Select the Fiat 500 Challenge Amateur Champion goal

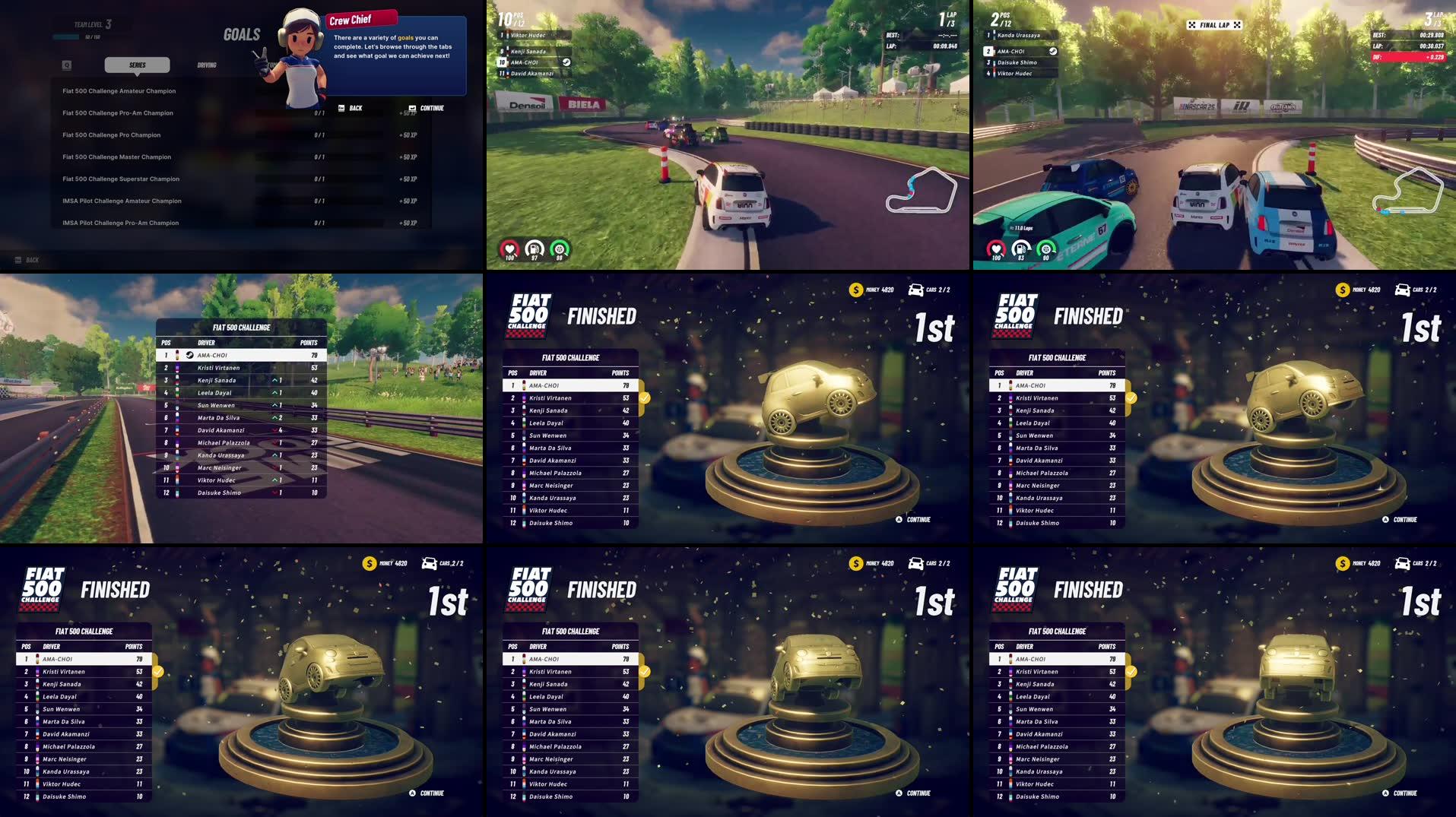[x=119, y=90]
